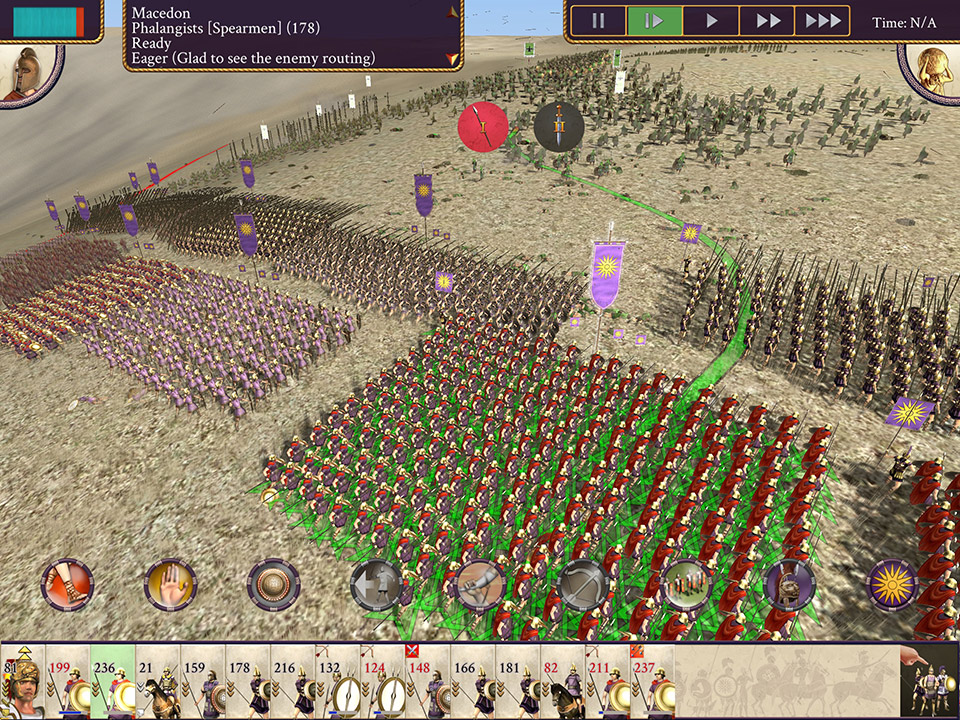Switch to triple fast-forward speed
The image size is (960, 720).
coord(822,21)
